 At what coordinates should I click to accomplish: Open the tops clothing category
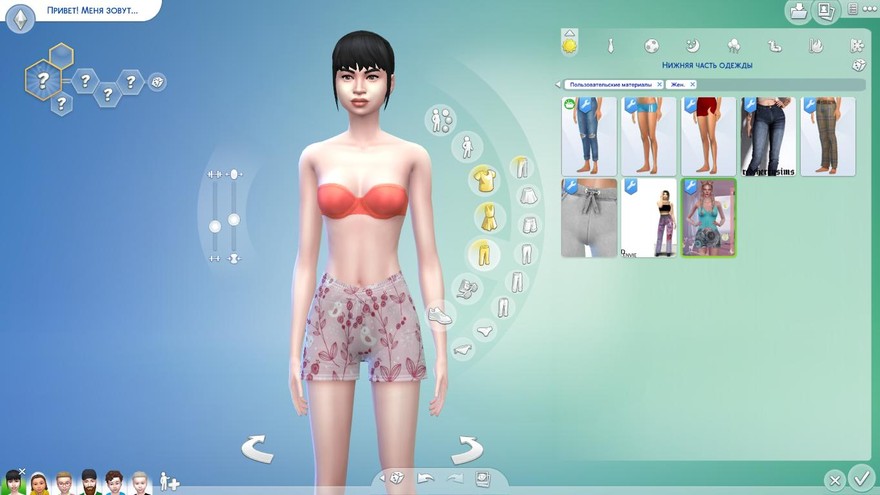point(485,179)
